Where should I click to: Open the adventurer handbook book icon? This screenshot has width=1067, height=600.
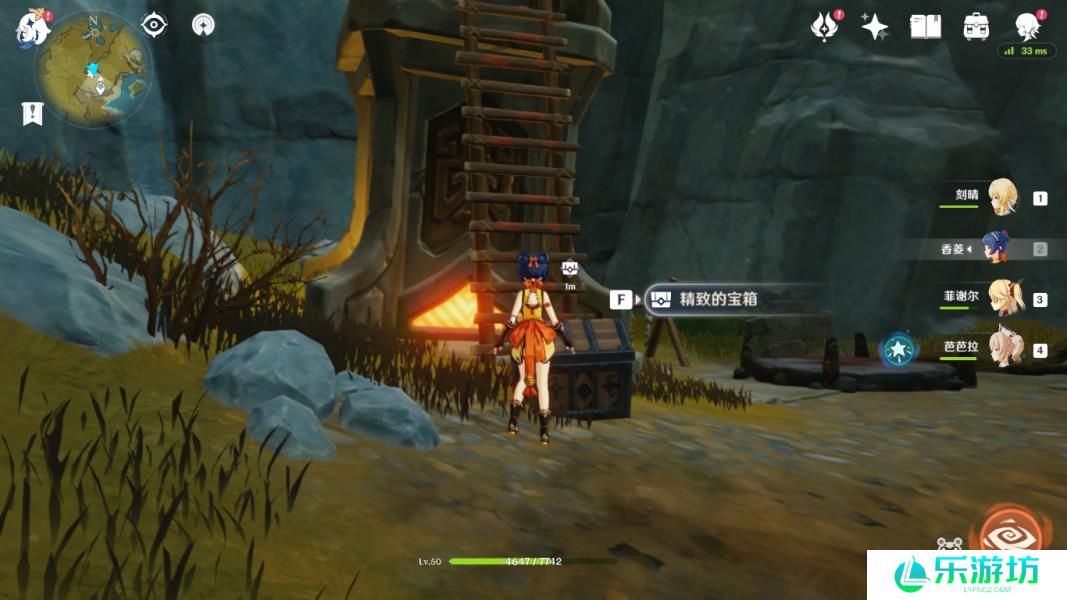926,27
